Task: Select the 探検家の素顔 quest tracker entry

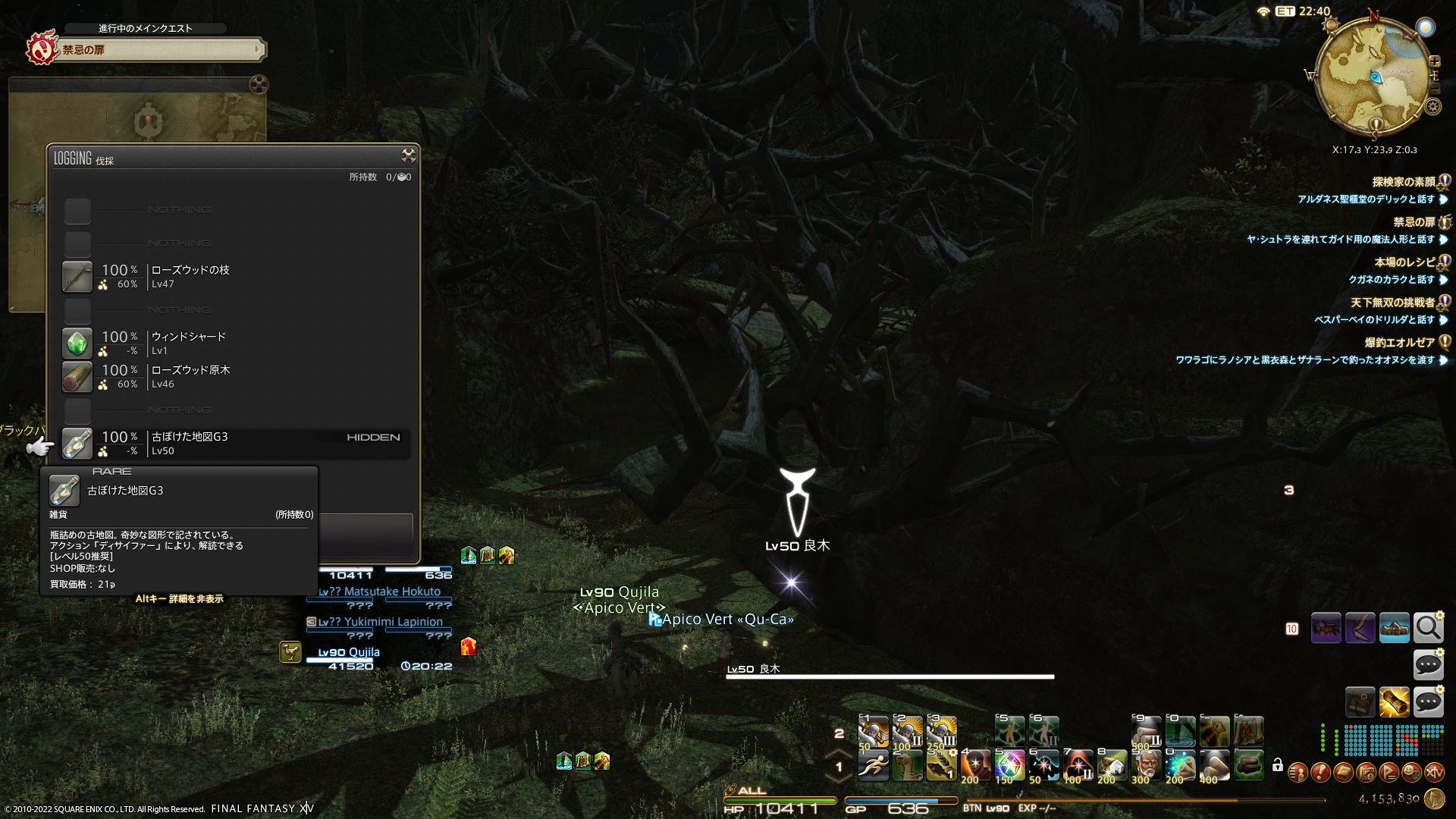Action: 1404,182
